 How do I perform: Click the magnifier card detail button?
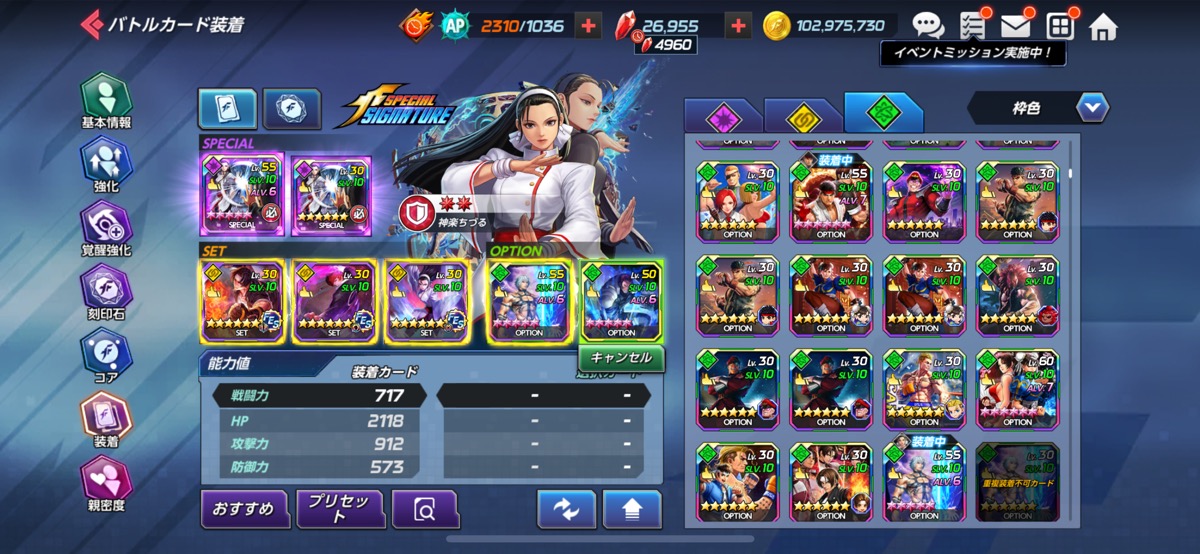[x=425, y=509]
